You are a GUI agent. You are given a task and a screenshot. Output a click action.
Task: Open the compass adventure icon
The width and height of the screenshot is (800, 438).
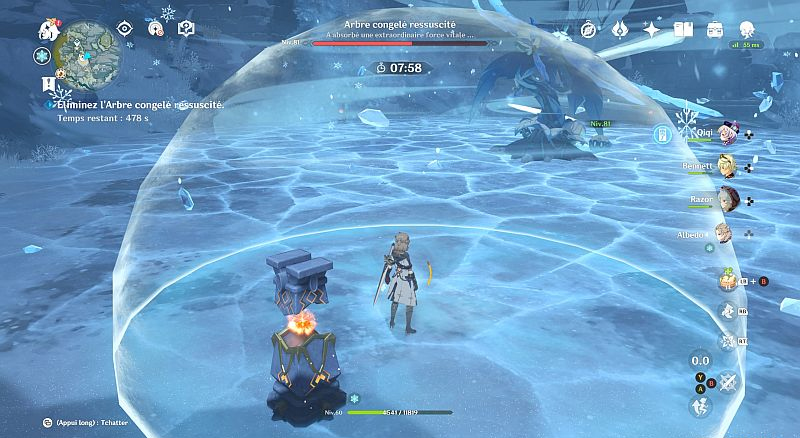(x=589, y=30)
